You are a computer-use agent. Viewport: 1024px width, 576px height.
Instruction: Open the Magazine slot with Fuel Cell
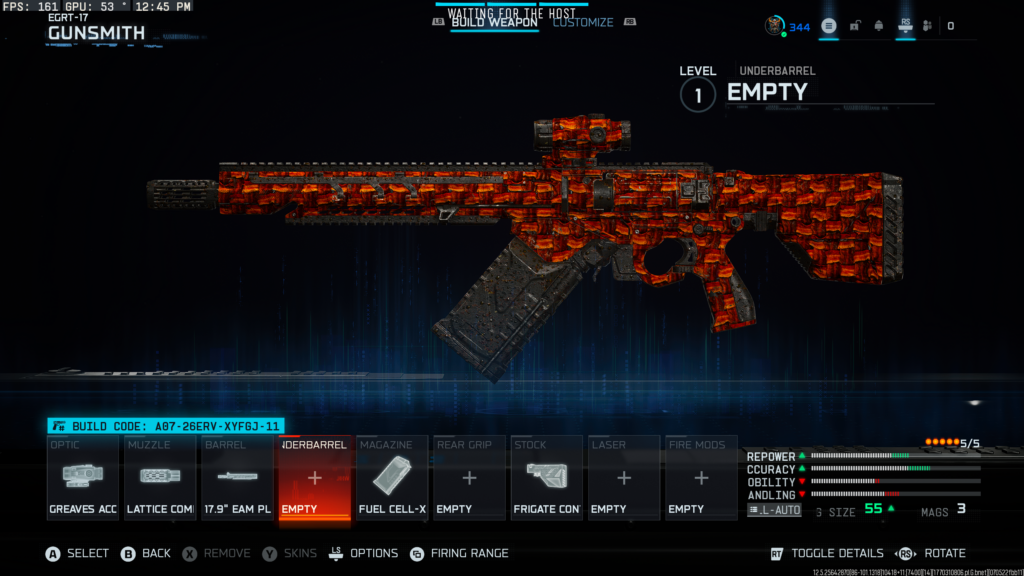392,478
